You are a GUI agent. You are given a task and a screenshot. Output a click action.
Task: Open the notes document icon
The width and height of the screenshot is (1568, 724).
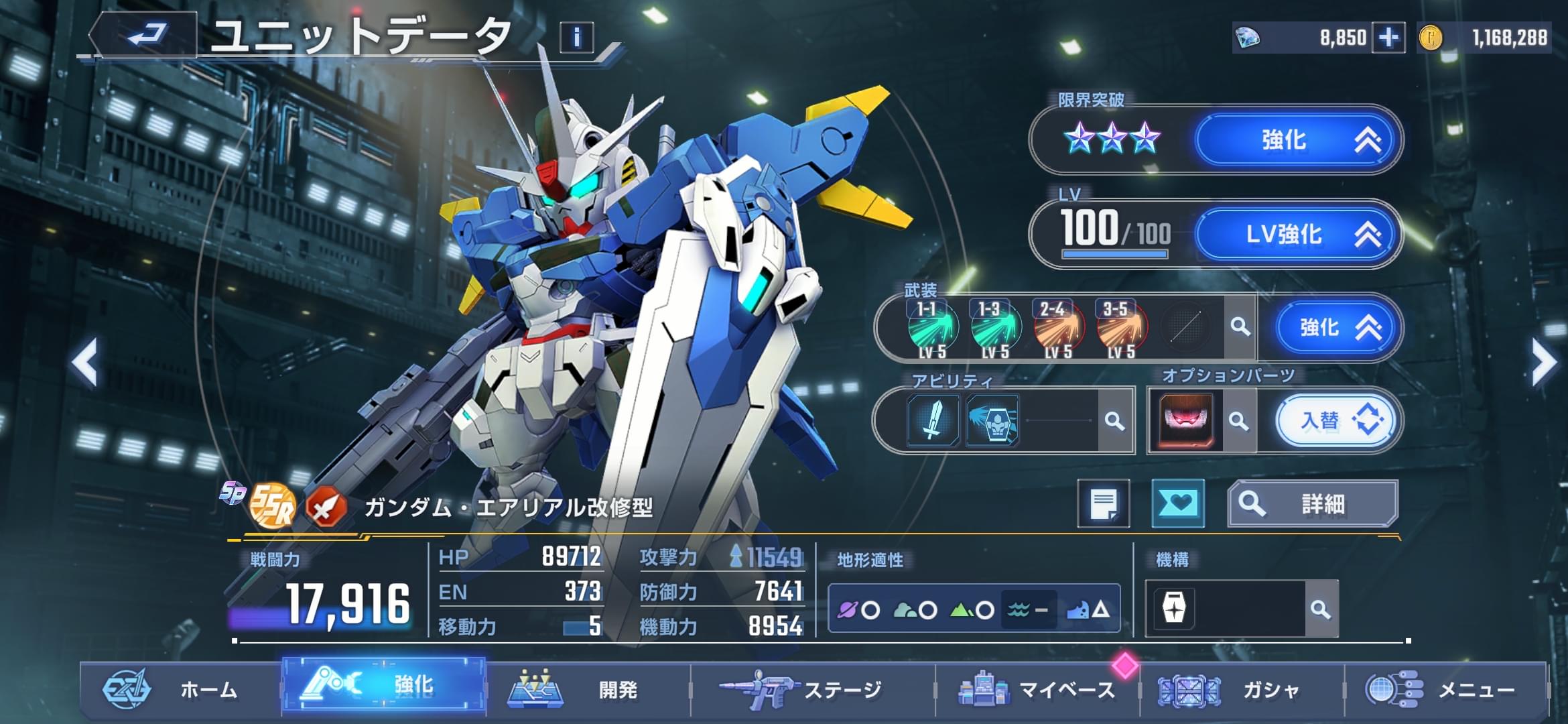(1103, 503)
